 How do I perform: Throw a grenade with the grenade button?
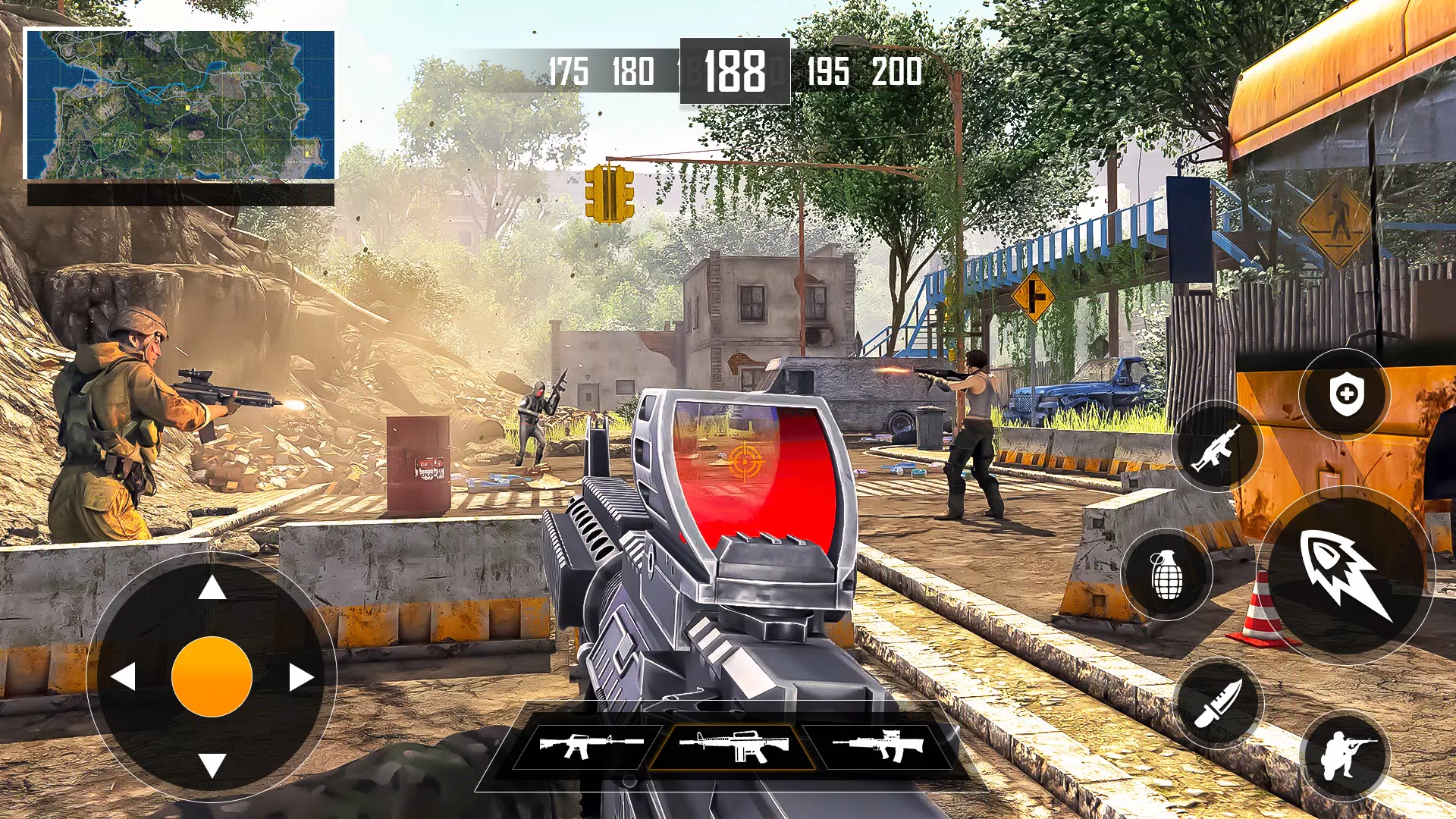click(x=1166, y=575)
